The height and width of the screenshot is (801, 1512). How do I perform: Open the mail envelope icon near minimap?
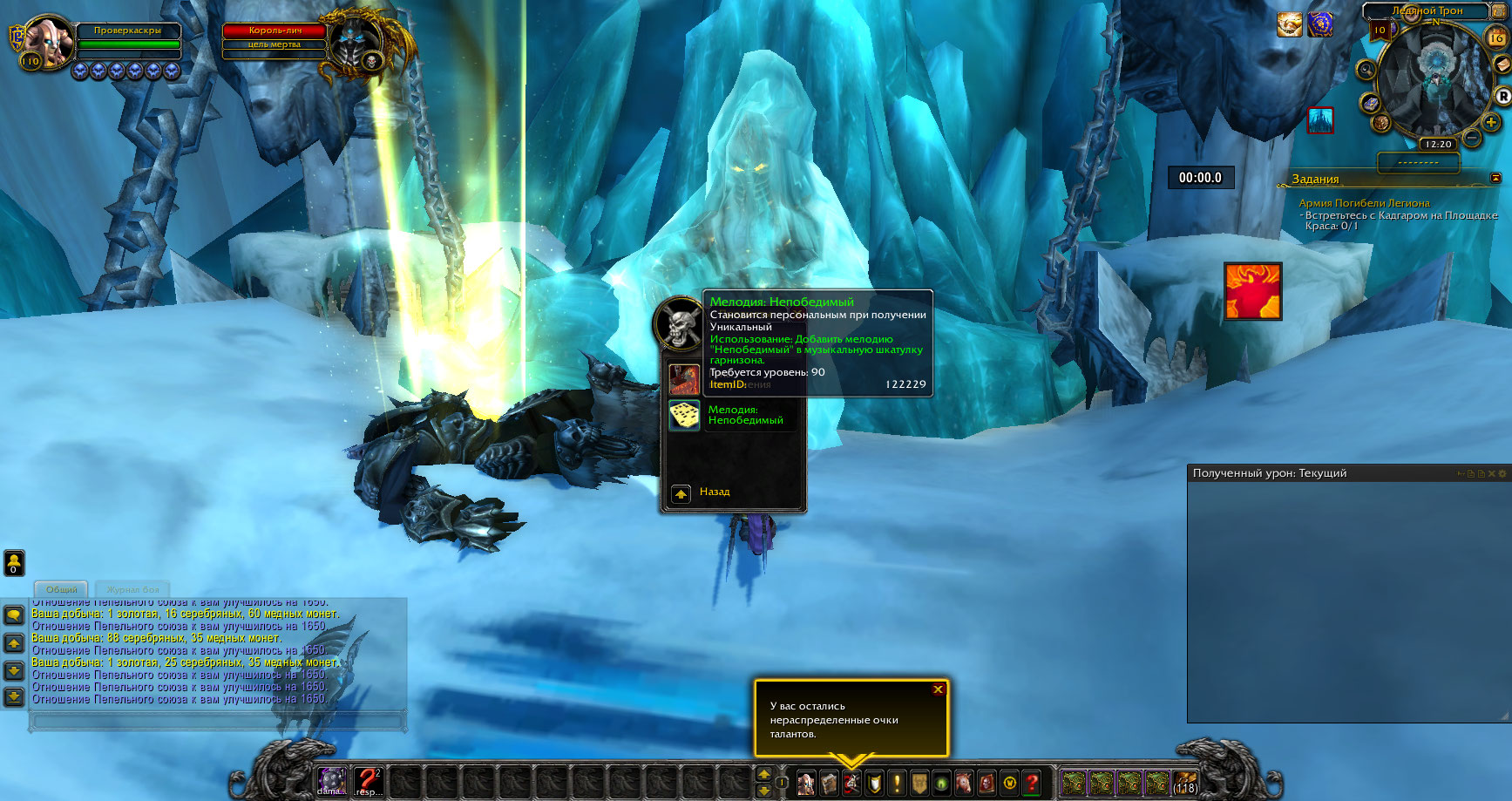pyautogui.click(x=1502, y=66)
